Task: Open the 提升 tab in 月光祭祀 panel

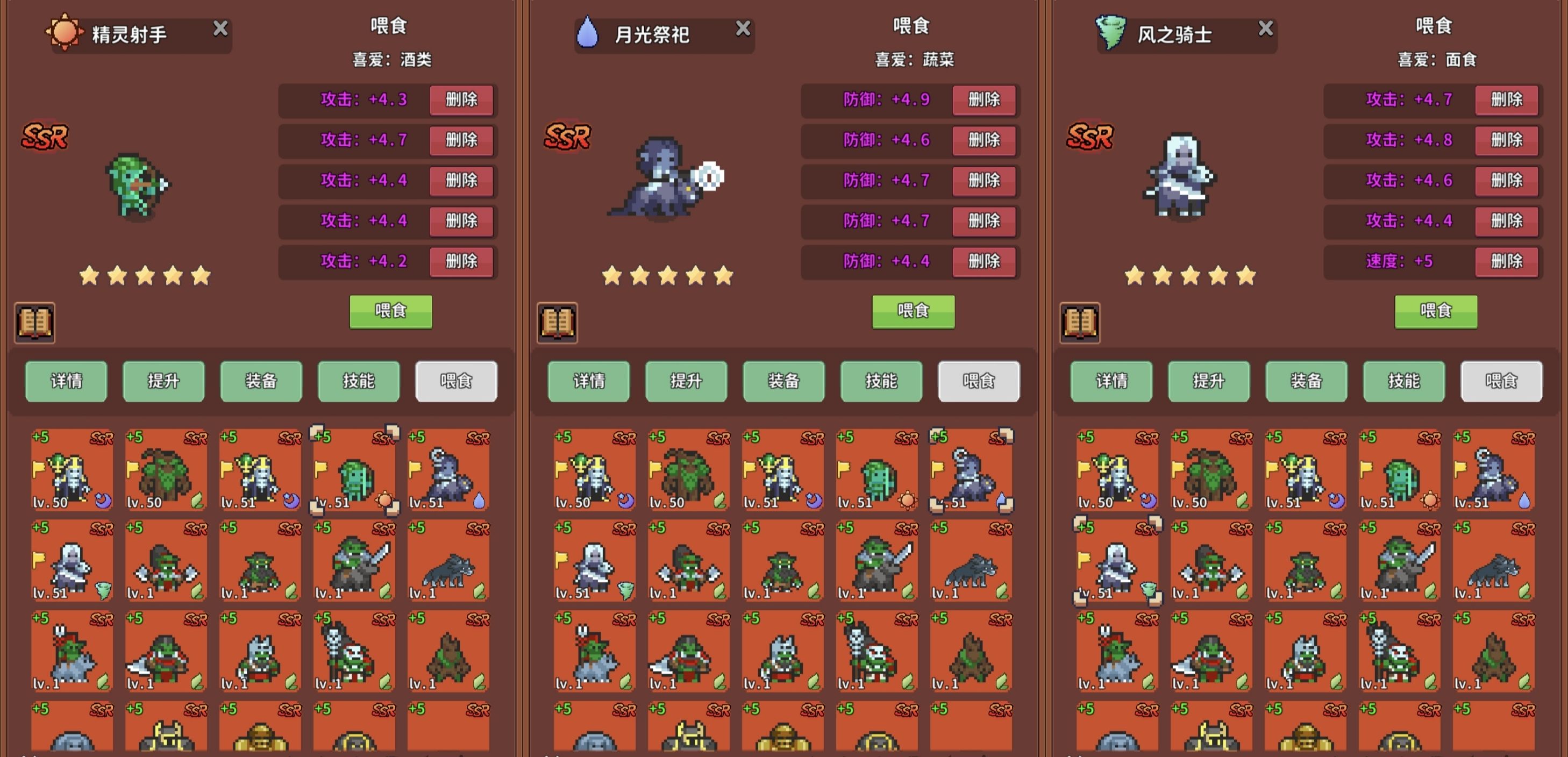Action: [x=686, y=382]
